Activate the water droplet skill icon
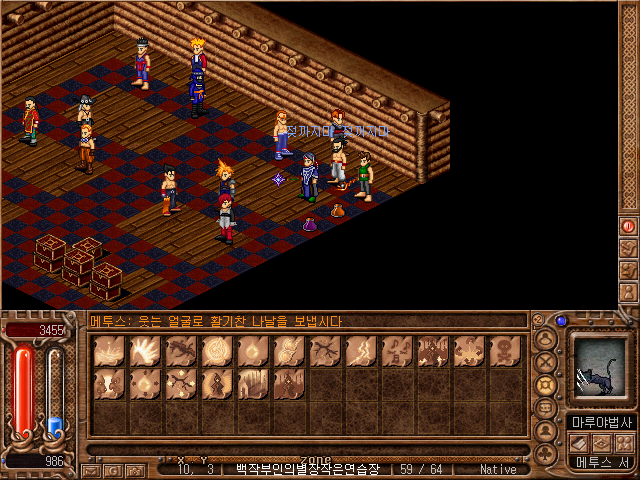The height and width of the screenshot is (480, 640). [x=145, y=383]
